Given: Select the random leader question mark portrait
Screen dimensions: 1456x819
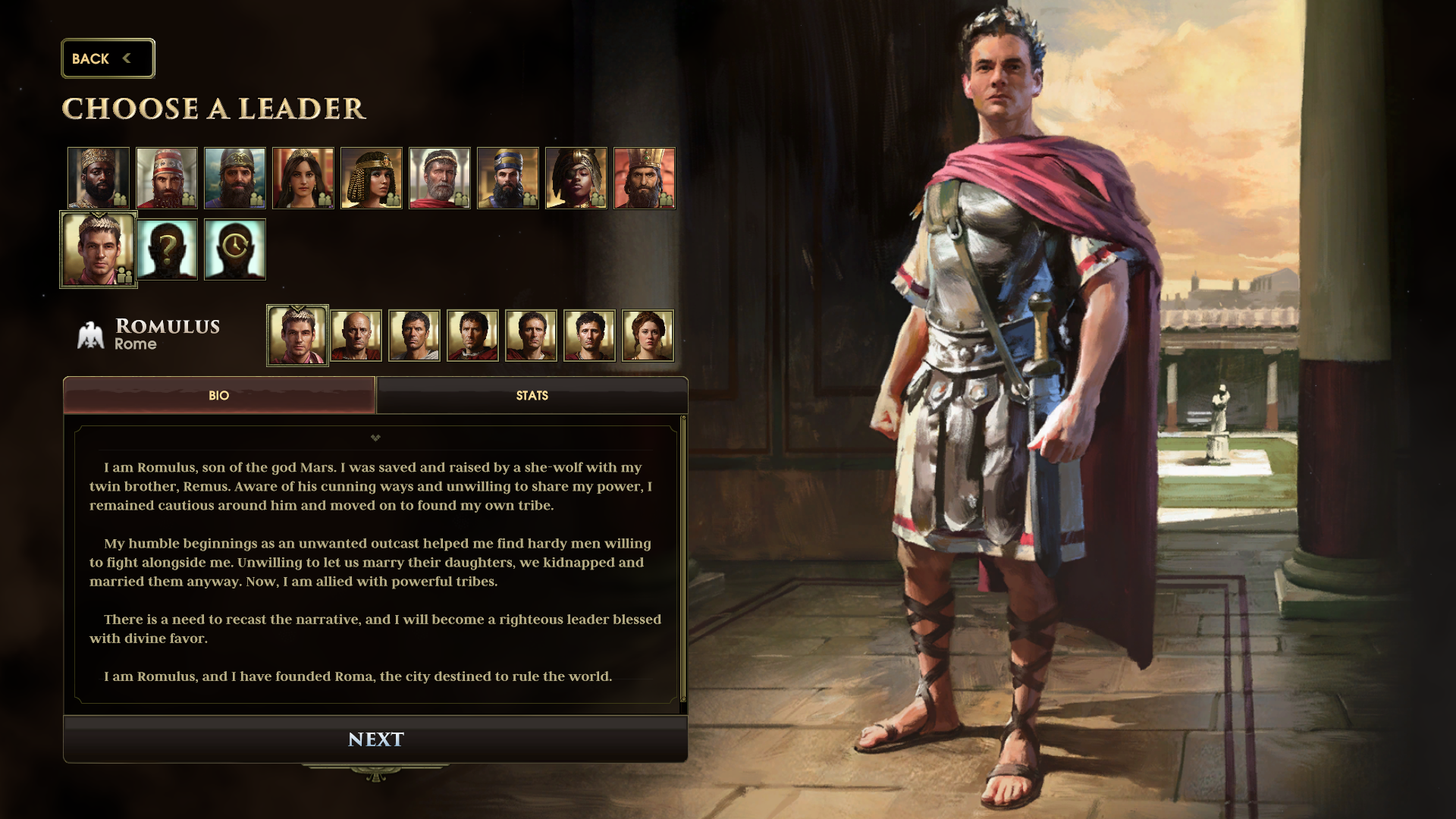Looking at the screenshot, I should (x=167, y=249).
